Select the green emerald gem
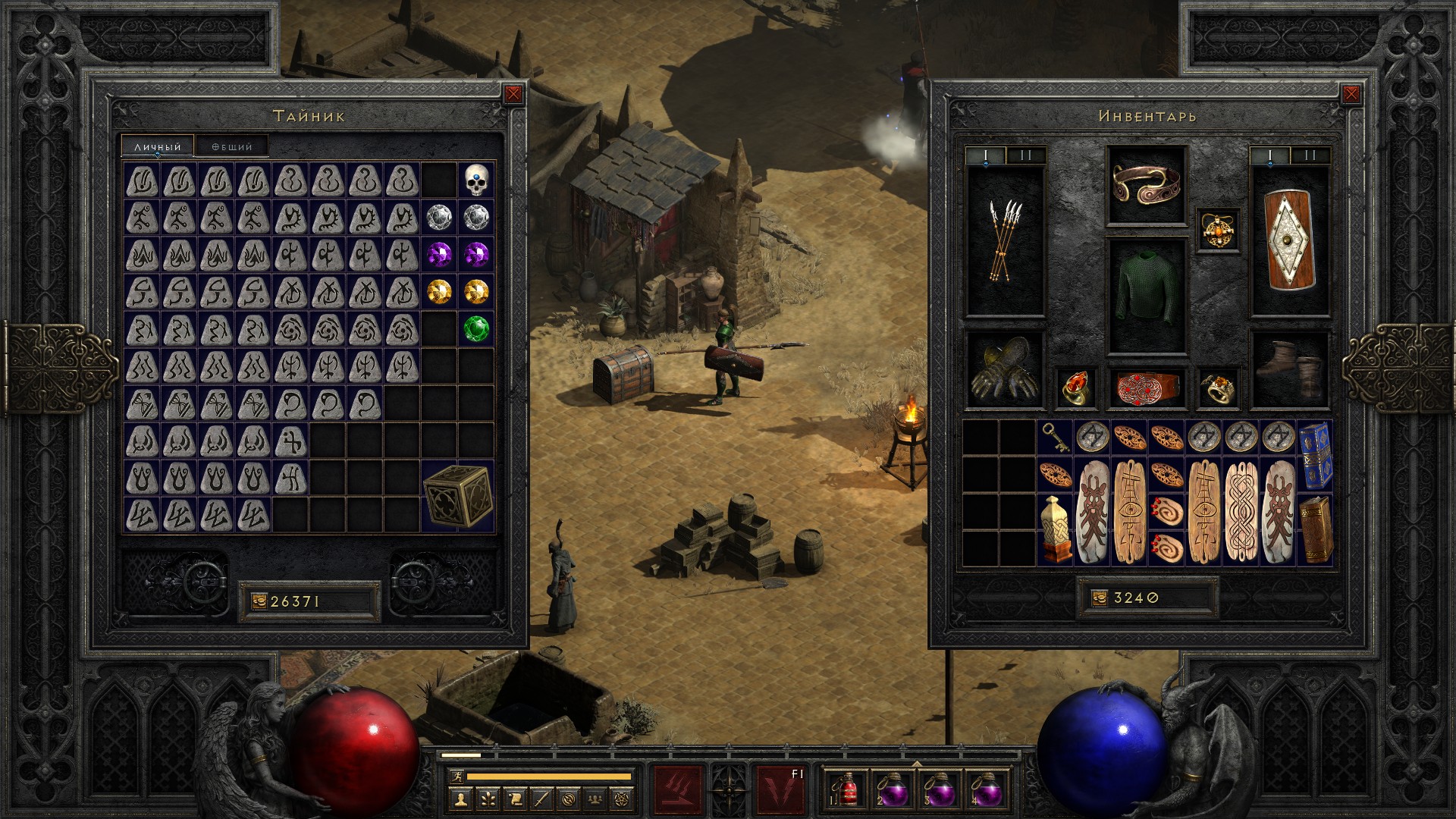The width and height of the screenshot is (1456, 819). [476, 328]
